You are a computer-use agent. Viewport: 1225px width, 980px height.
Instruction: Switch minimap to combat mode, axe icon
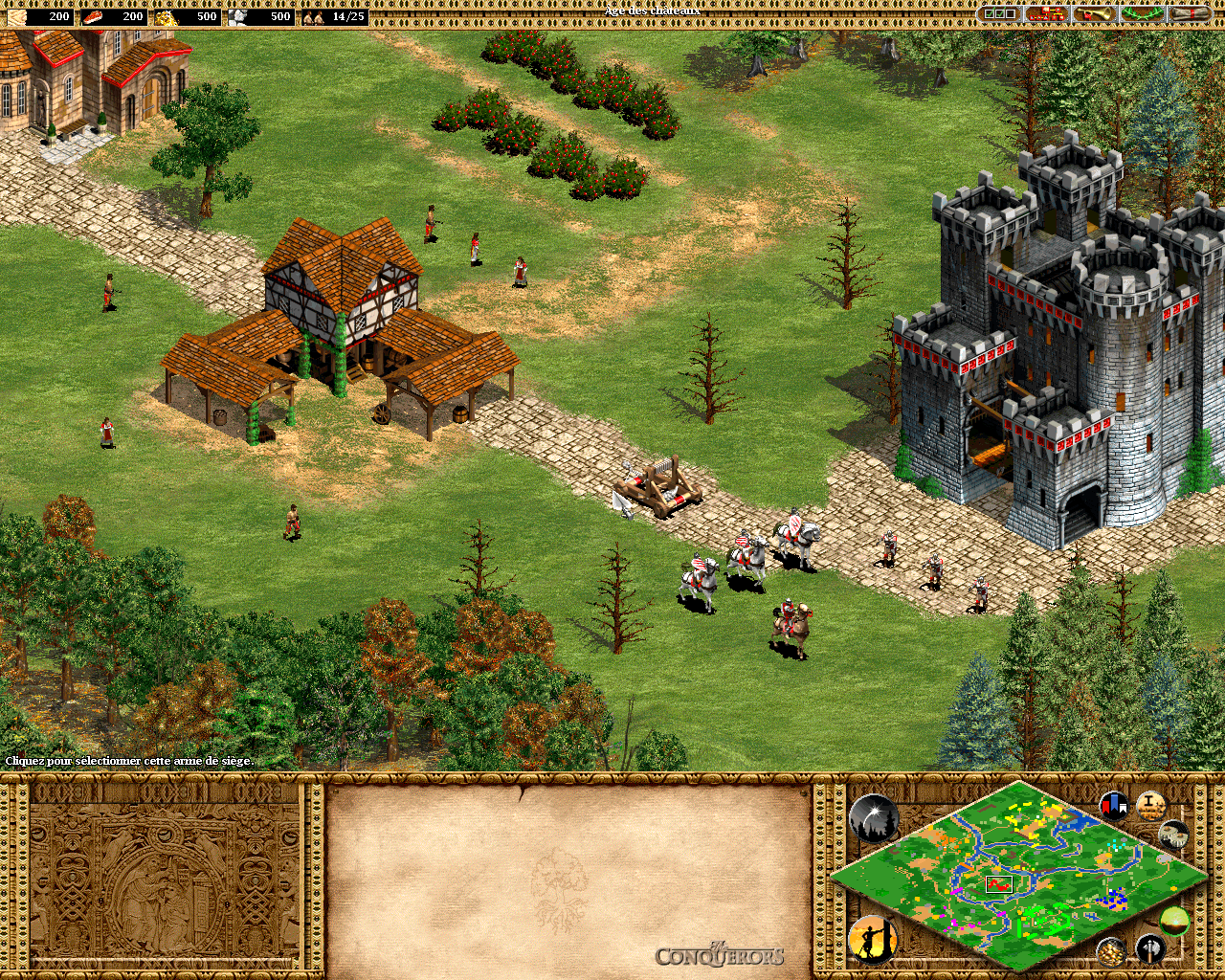[x=1150, y=948]
